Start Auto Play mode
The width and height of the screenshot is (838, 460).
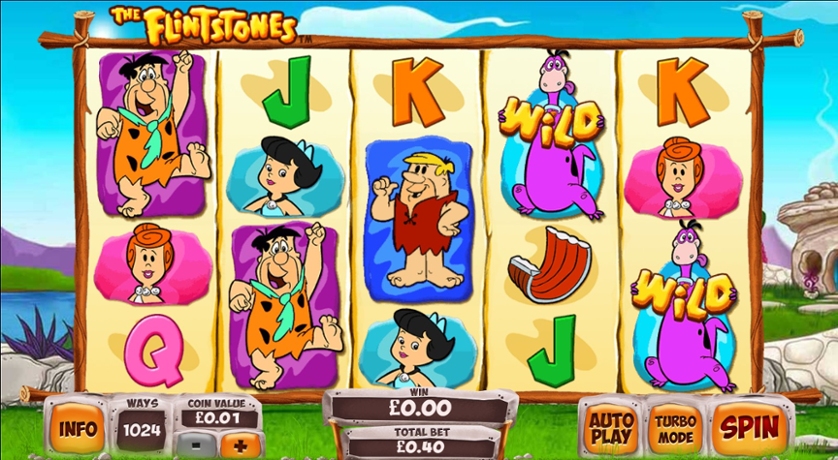(x=611, y=427)
